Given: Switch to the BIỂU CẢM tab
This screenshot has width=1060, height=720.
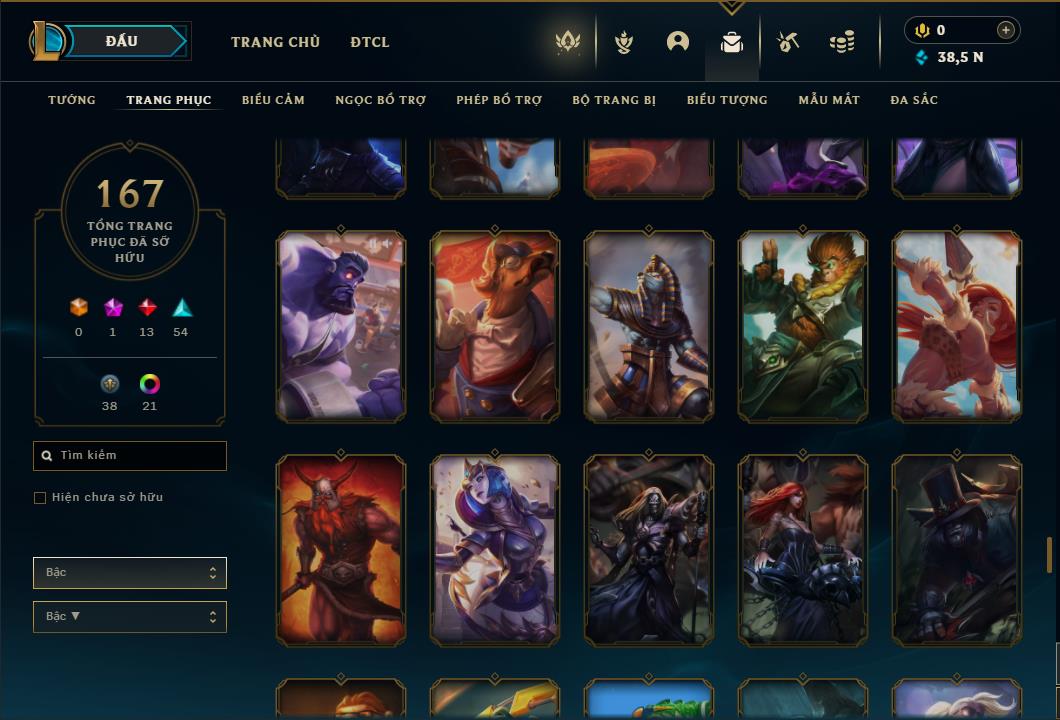Looking at the screenshot, I should pos(273,100).
